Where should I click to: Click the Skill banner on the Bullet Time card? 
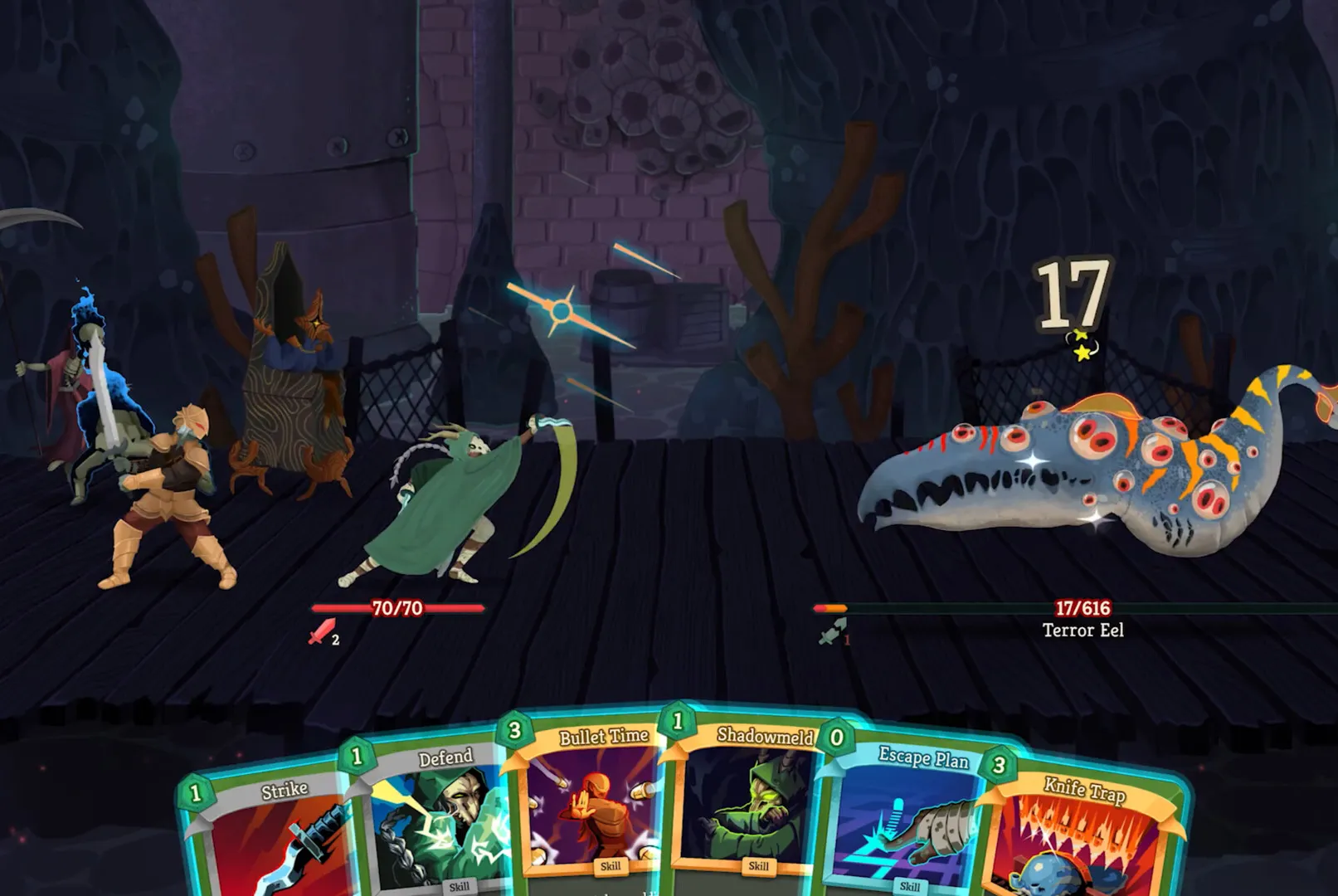[x=613, y=865]
